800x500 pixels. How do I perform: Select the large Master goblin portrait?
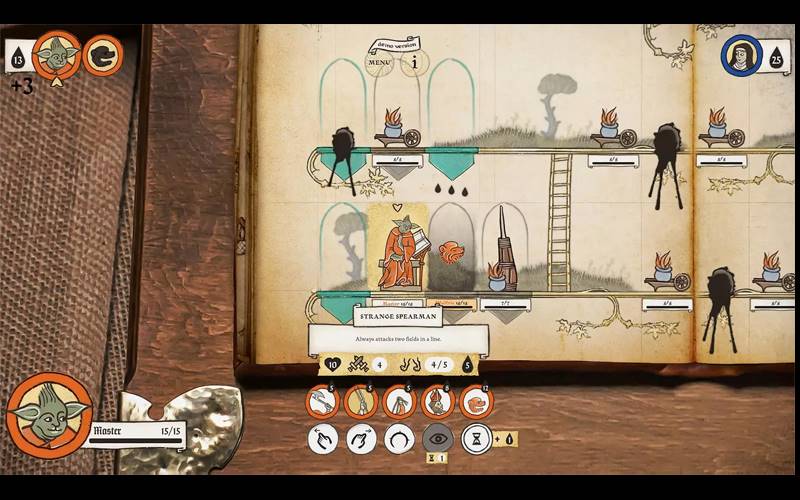tap(48, 416)
